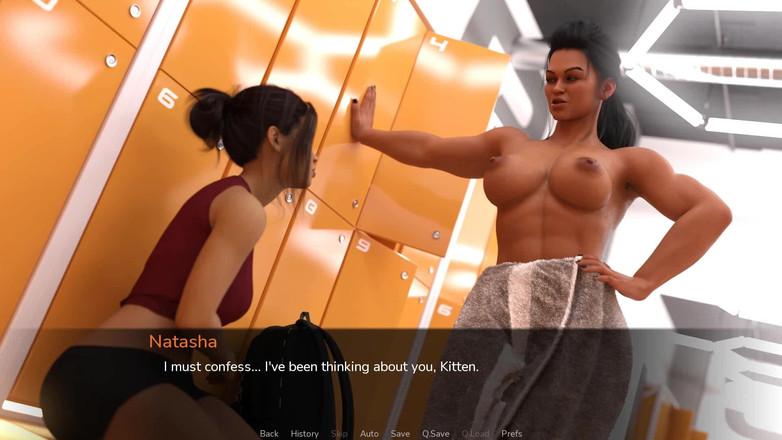Screen dimensions: 782x440
Task: Activate the Skip dialogue option
Action: pyautogui.click(x=339, y=434)
